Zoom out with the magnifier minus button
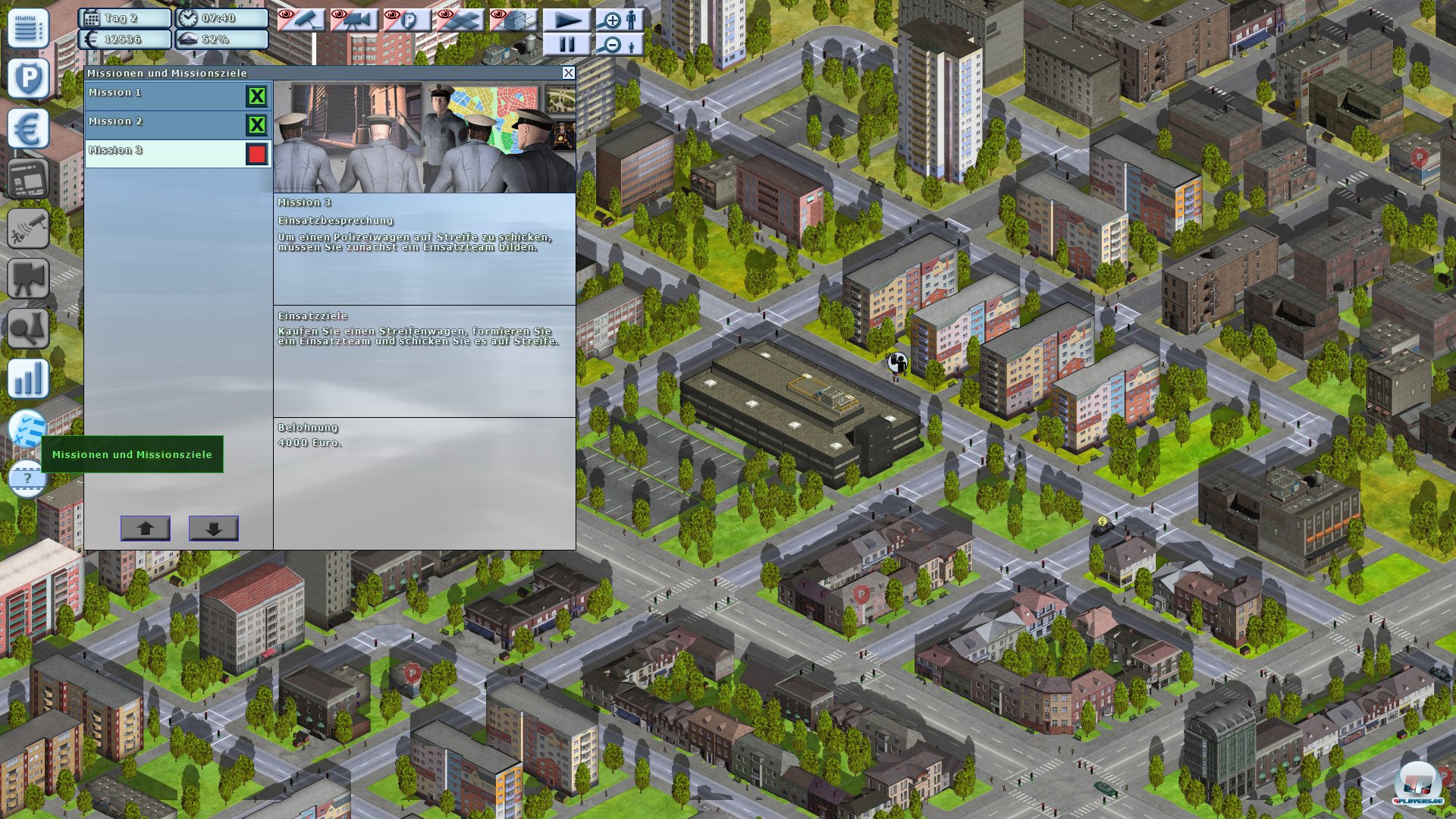The width and height of the screenshot is (1456, 819). click(x=620, y=45)
